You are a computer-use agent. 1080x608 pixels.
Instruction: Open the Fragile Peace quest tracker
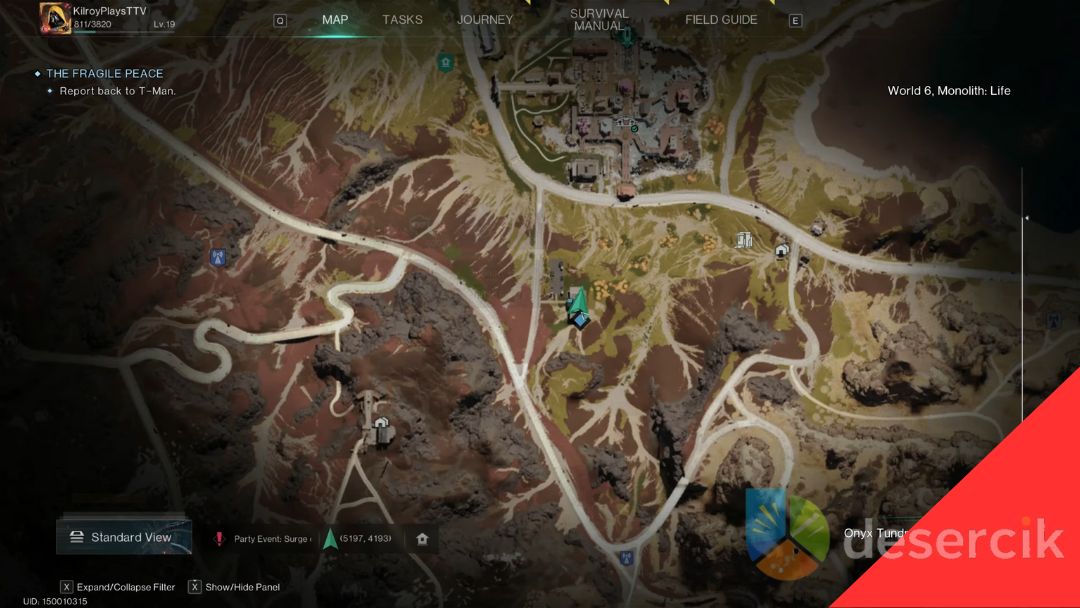104,74
